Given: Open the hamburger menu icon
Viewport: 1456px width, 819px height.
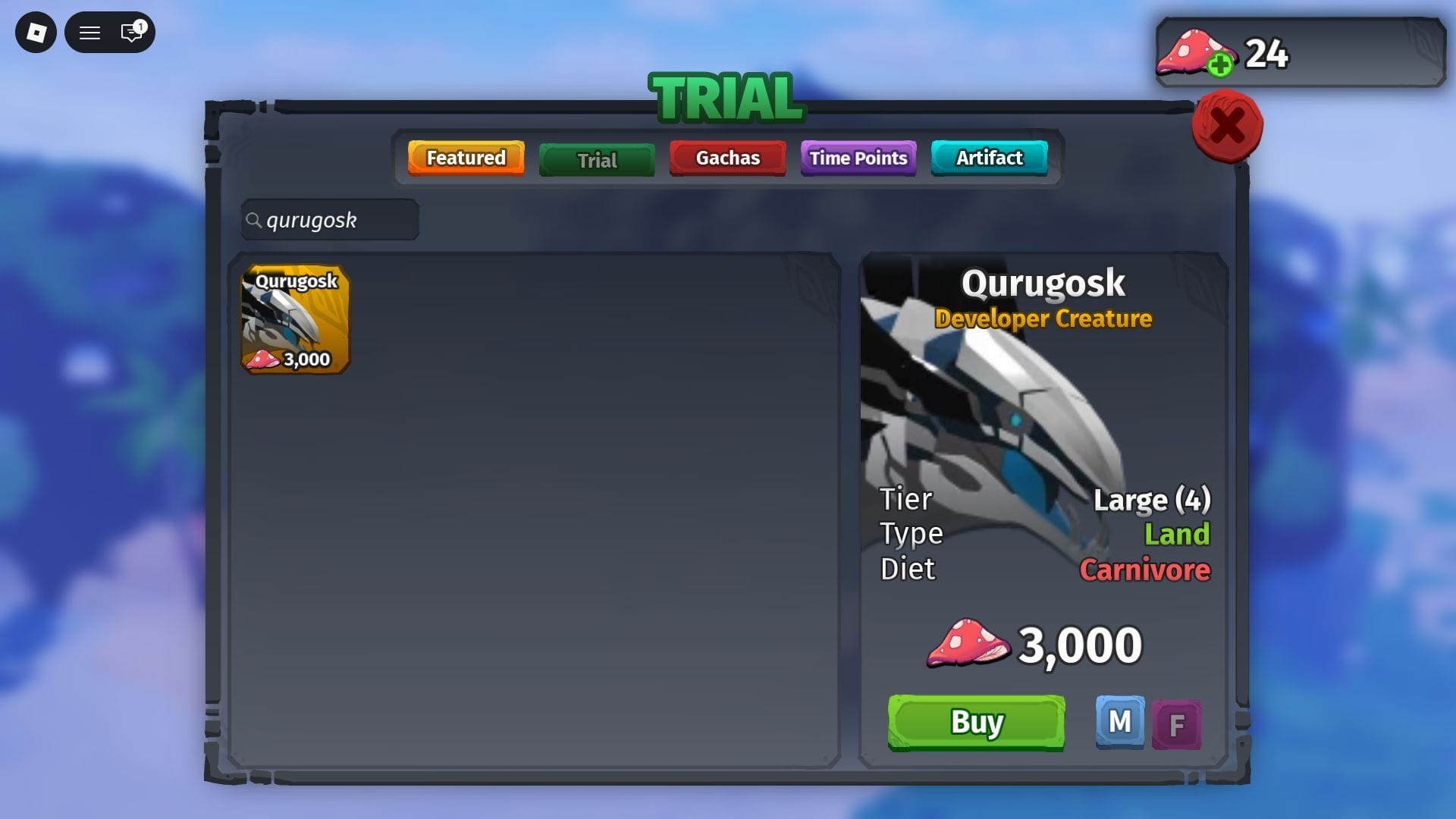Looking at the screenshot, I should pos(89,33).
